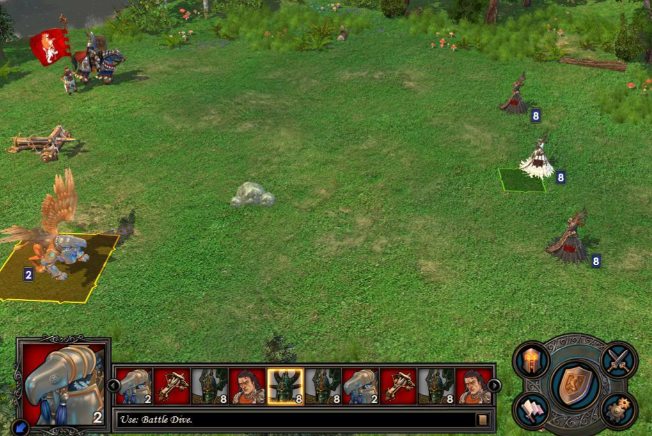
Task: Open the gear-shaped combat options button
Action: (619, 409)
